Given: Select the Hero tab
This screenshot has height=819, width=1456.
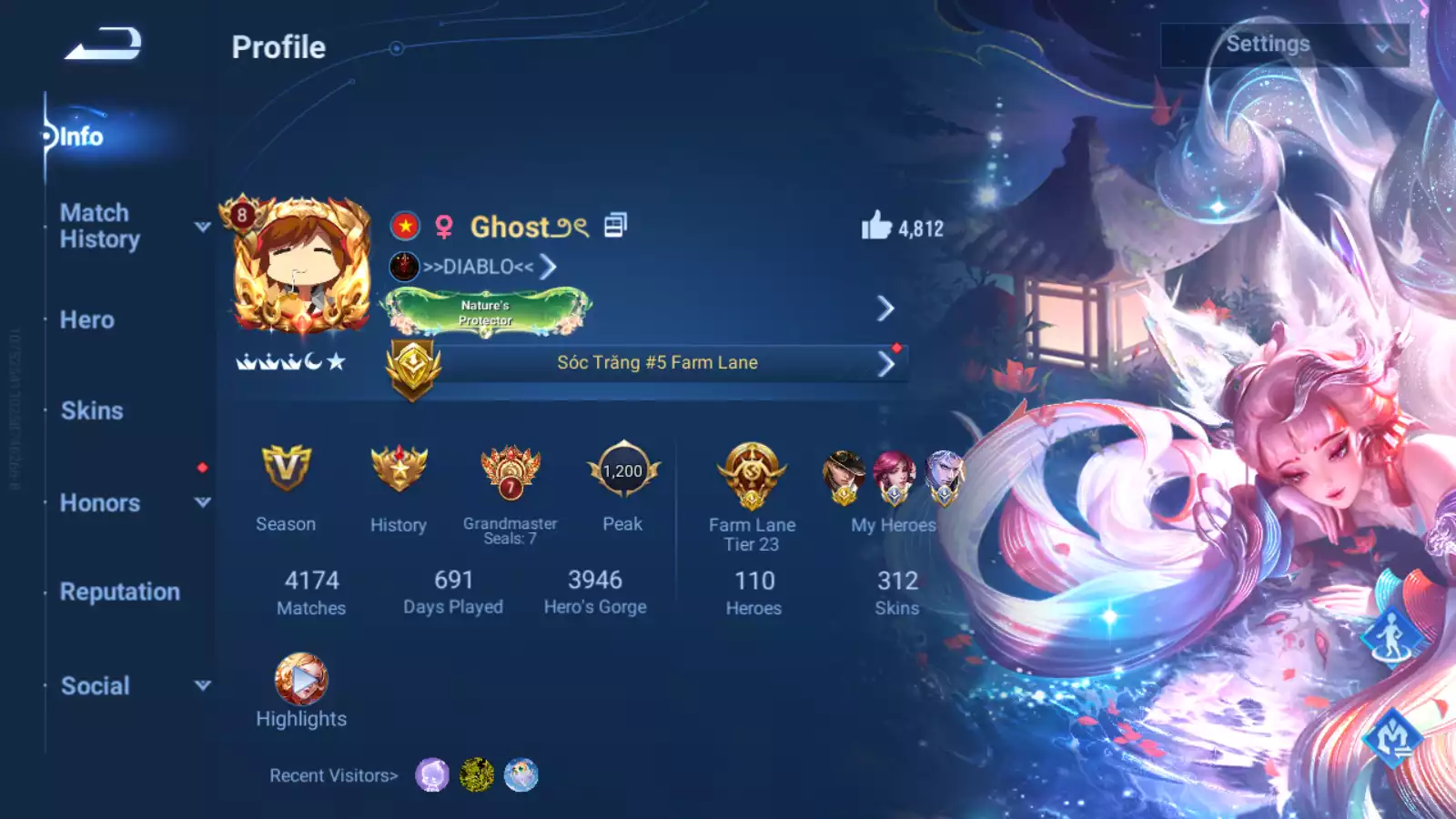Looking at the screenshot, I should coord(87,320).
